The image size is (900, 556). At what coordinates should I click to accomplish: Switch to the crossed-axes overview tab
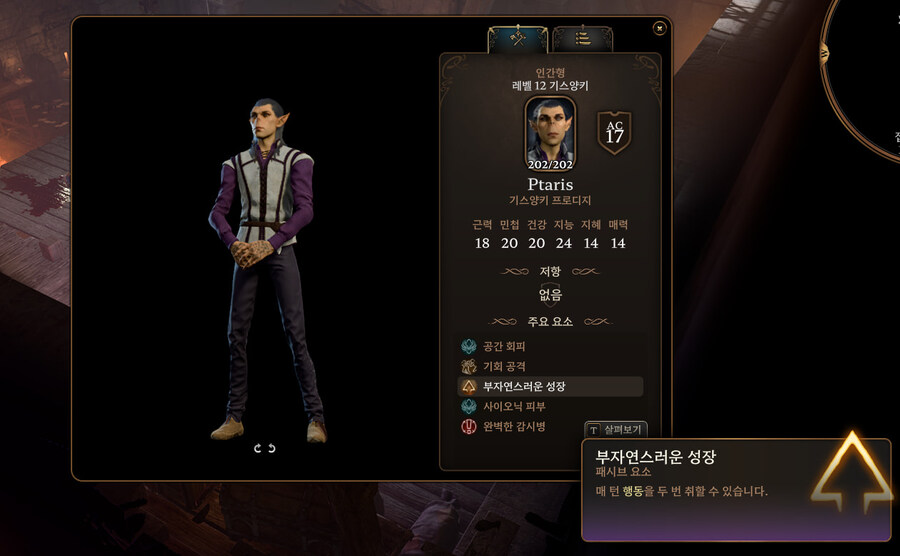click(x=517, y=39)
